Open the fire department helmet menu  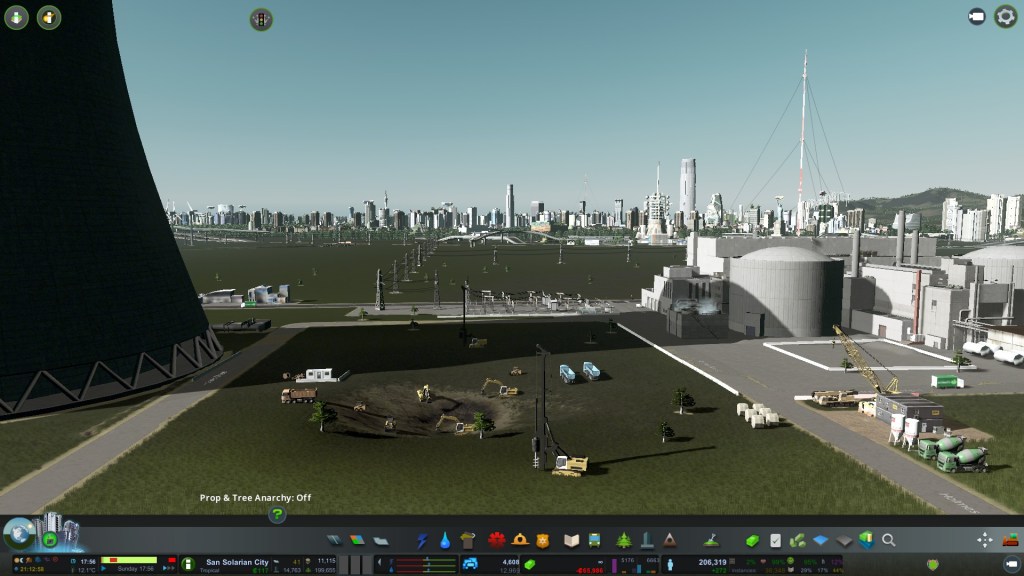click(x=520, y=540)
